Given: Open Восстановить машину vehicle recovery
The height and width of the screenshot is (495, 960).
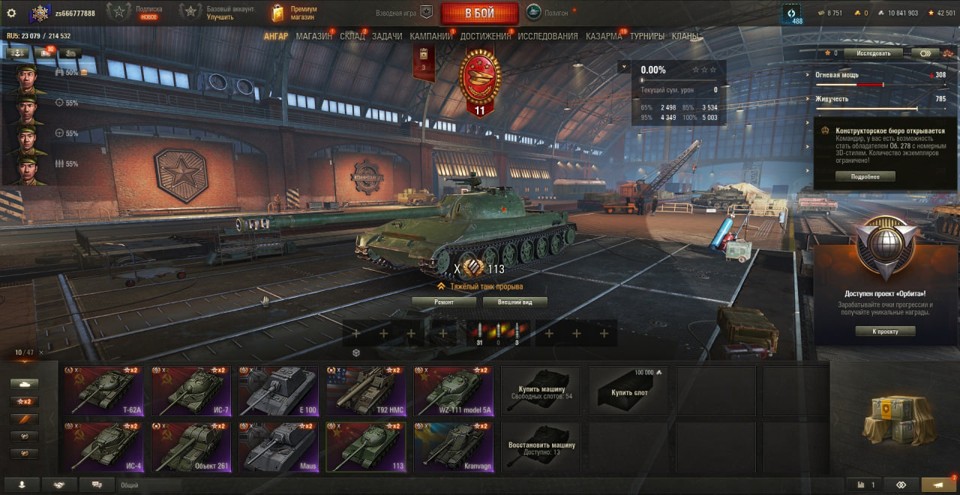Looking at the screenshot, I should point(540,446).
